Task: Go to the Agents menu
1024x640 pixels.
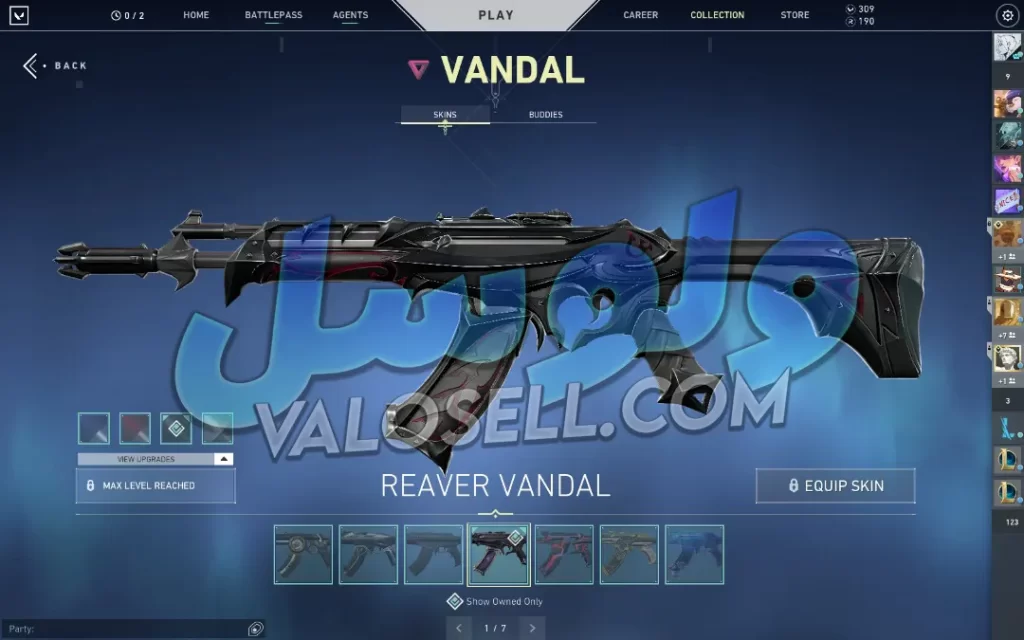Action: click(350, 15)
